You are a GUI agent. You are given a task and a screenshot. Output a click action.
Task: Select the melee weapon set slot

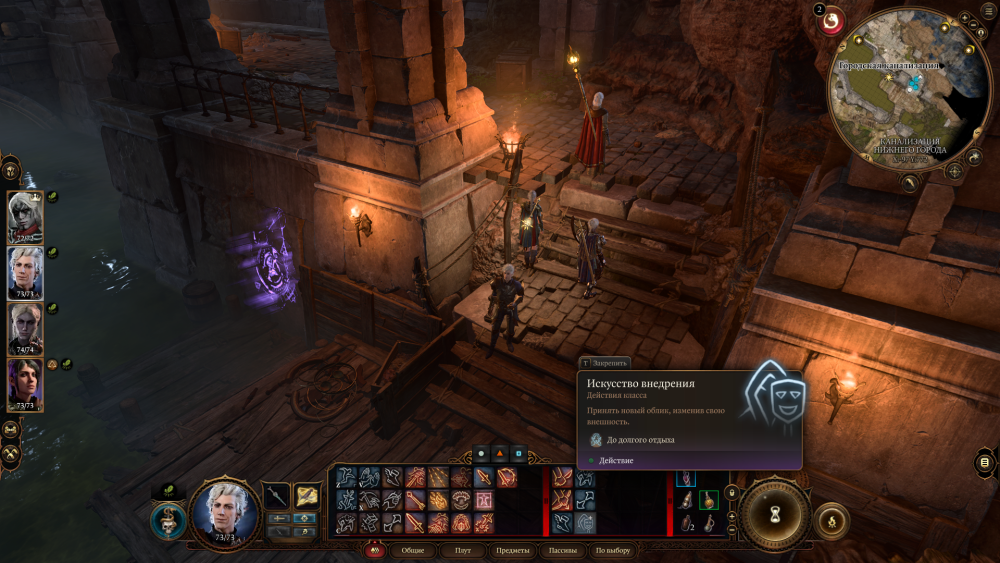coord(276,496)
